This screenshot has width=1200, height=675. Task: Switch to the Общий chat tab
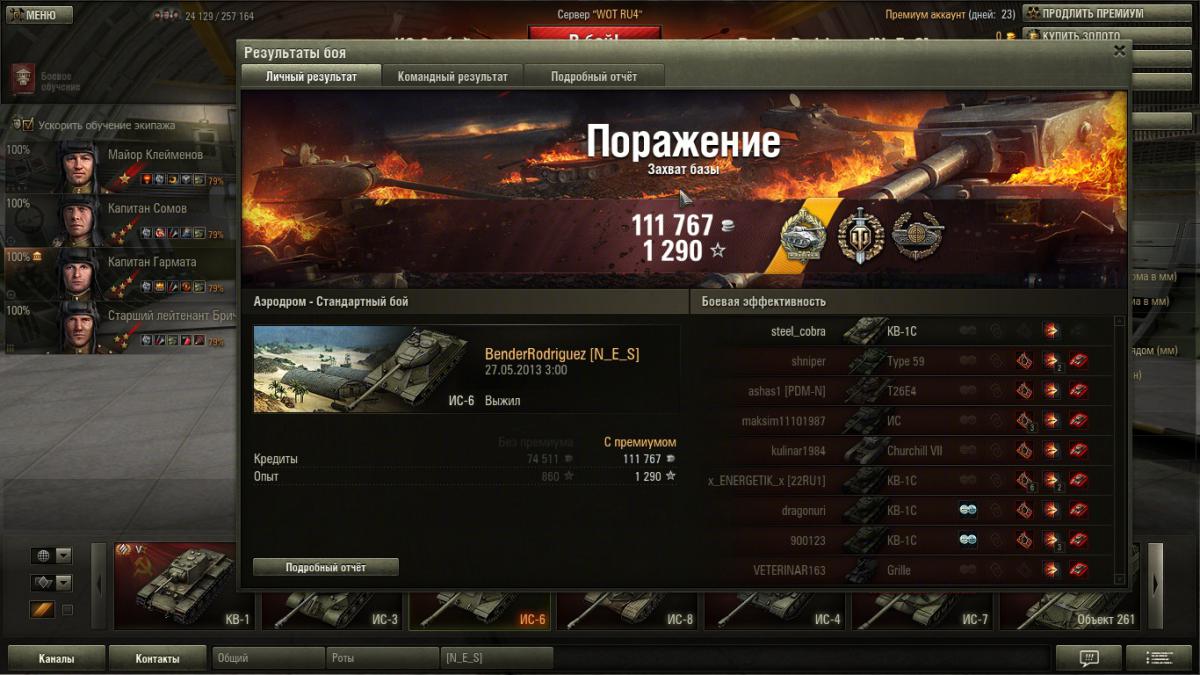pos(268,658)
